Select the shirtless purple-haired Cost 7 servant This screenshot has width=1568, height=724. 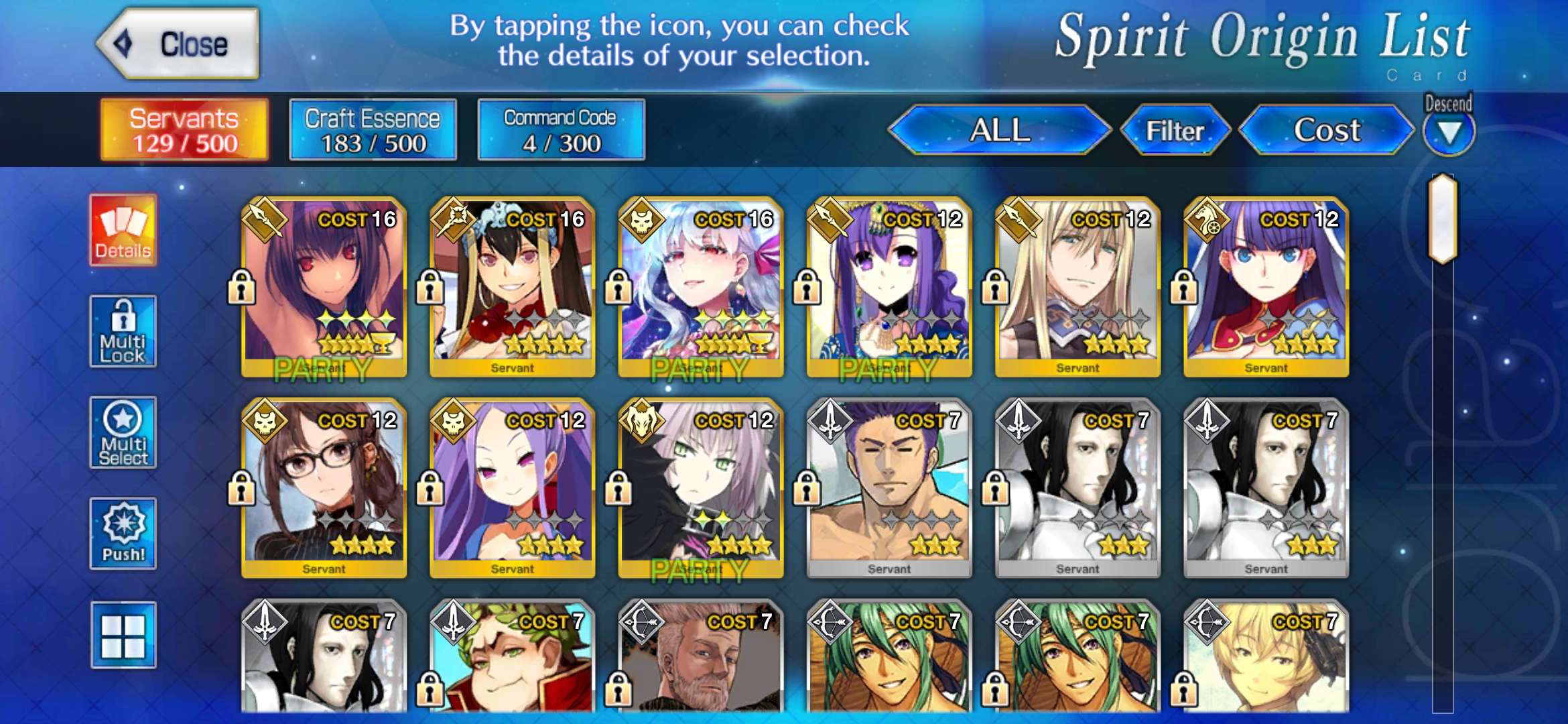[889, 486]
